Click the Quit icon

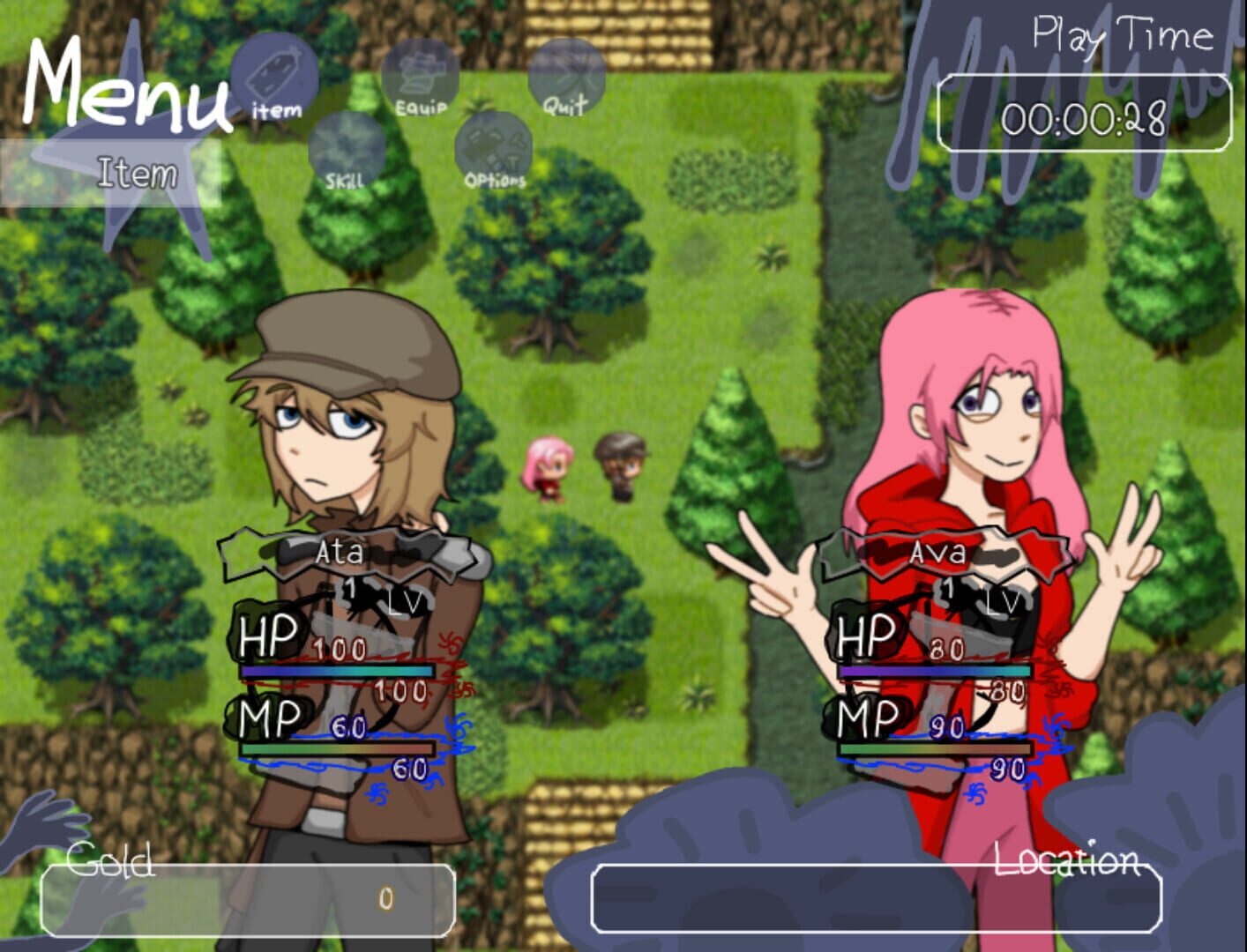click(568, 75)
